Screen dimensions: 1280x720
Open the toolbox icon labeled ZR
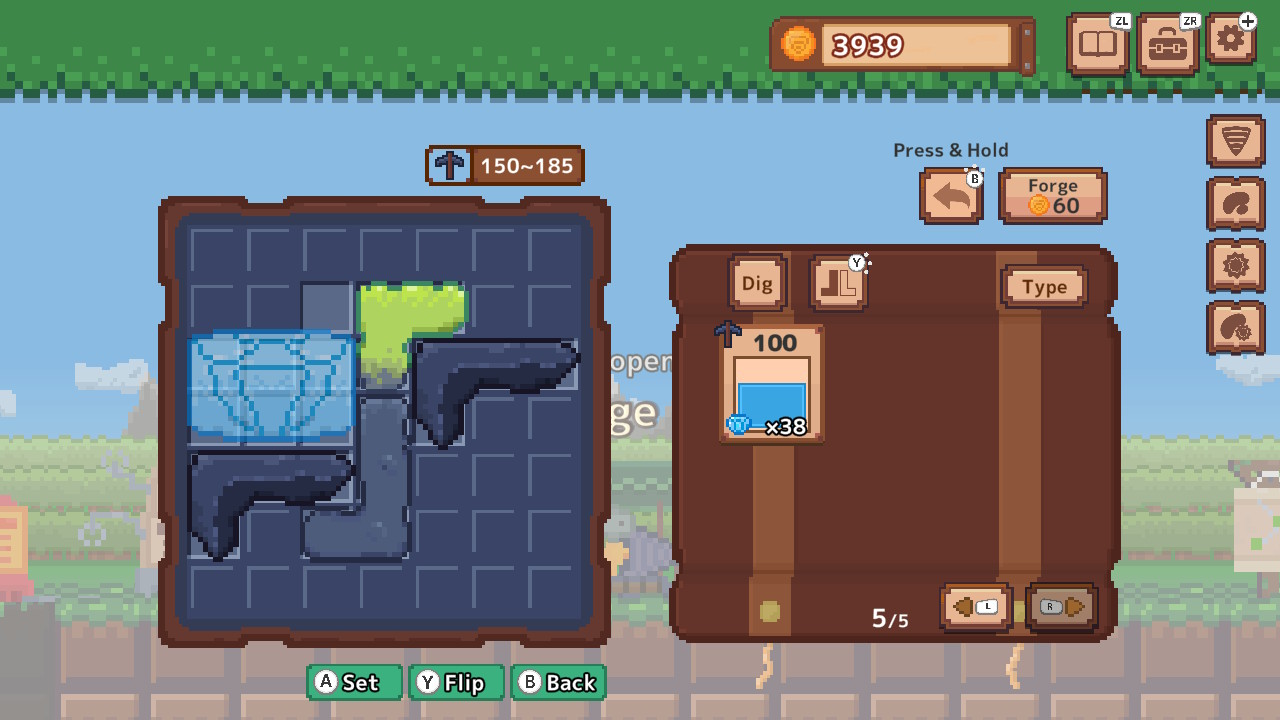tap(1168, 44)
